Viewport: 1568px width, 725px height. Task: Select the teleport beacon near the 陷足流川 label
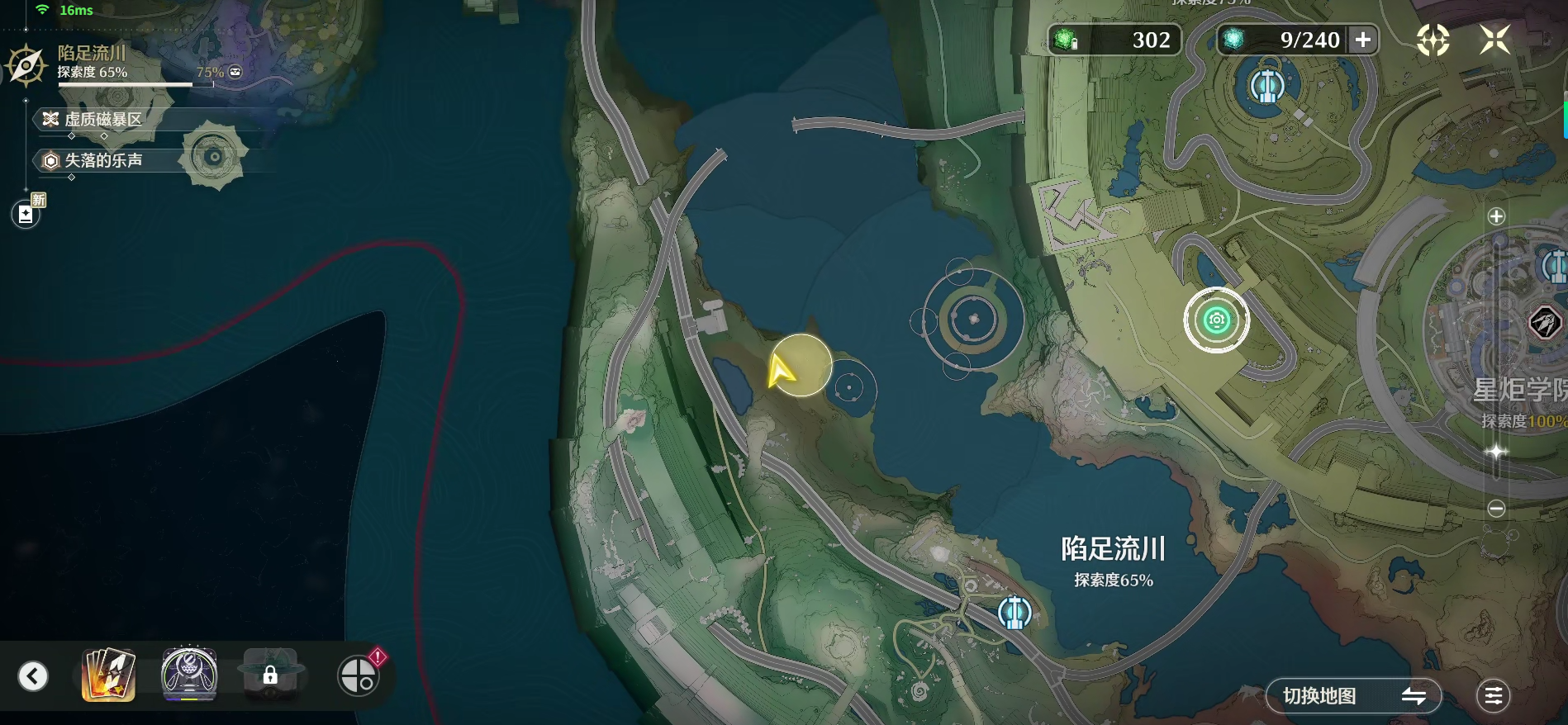(1014, 613)
